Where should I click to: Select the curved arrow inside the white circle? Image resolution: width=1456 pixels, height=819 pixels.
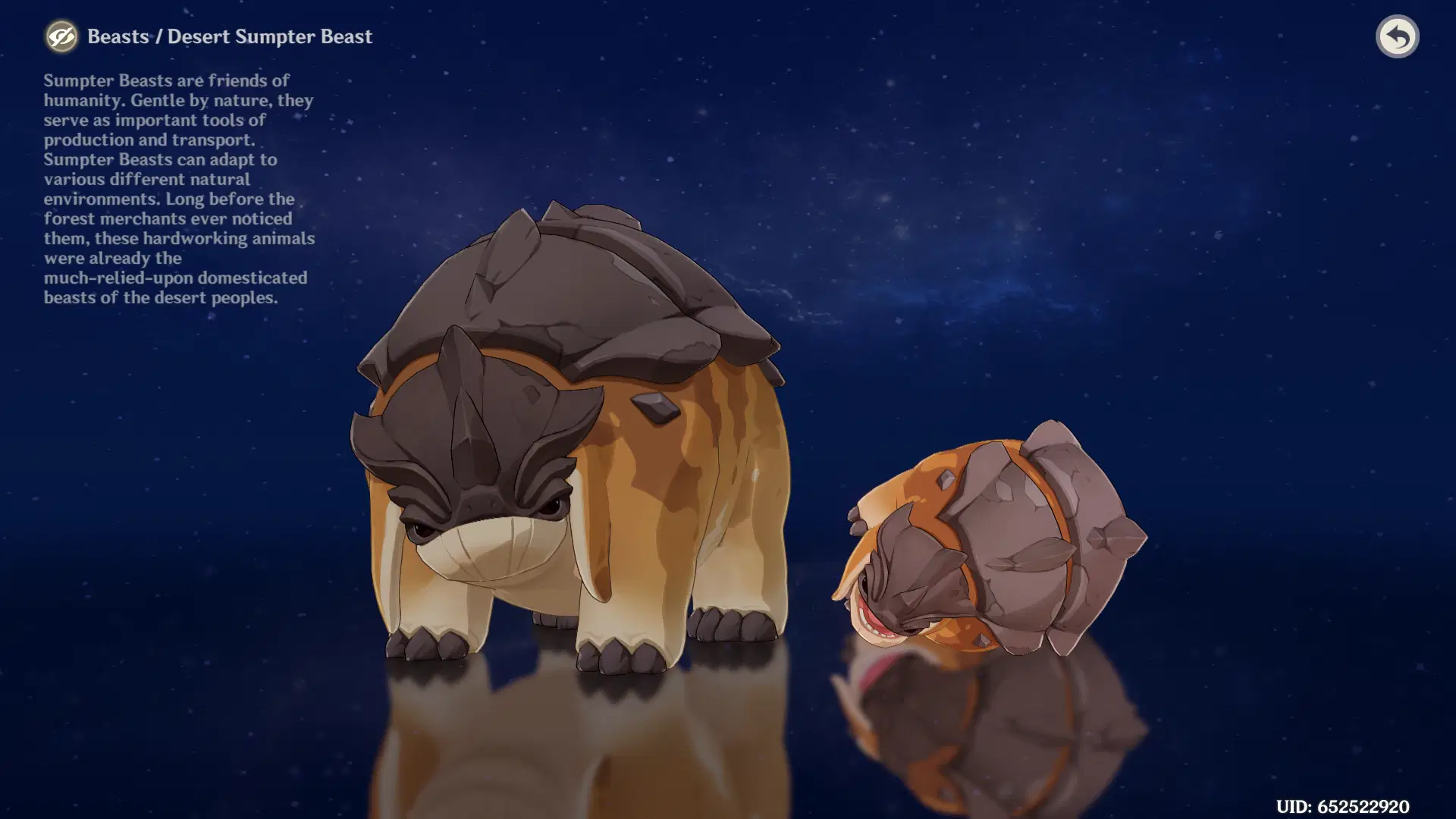(1398, 36)
